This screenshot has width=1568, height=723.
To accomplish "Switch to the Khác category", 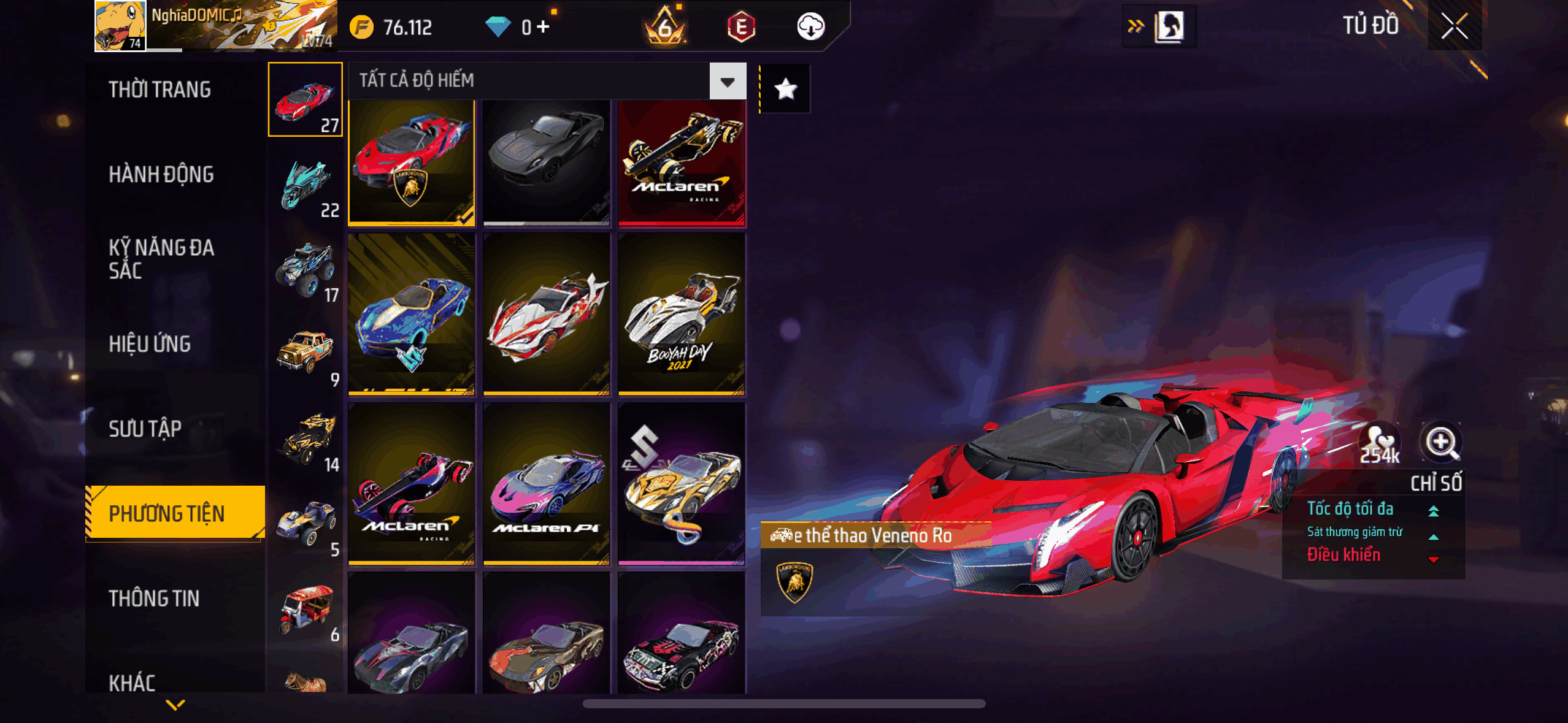I will [x=132, y=682].
